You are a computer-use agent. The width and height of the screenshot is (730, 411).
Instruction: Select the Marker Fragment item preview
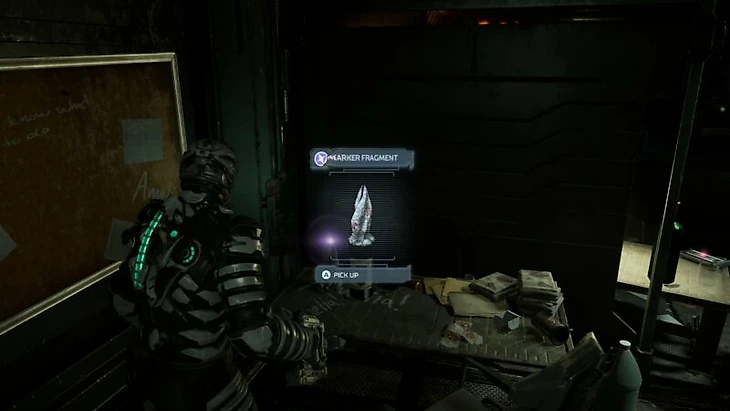coord(362,214)
